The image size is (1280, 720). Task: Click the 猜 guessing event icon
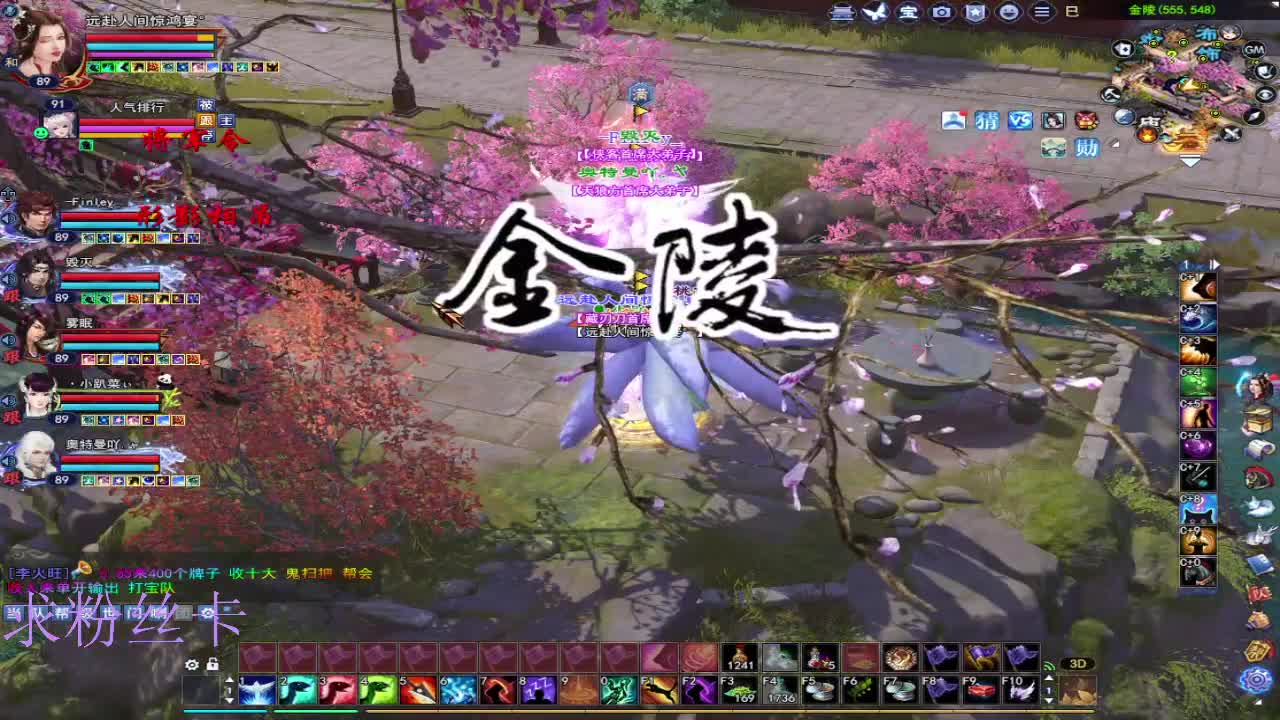[987, 121]
